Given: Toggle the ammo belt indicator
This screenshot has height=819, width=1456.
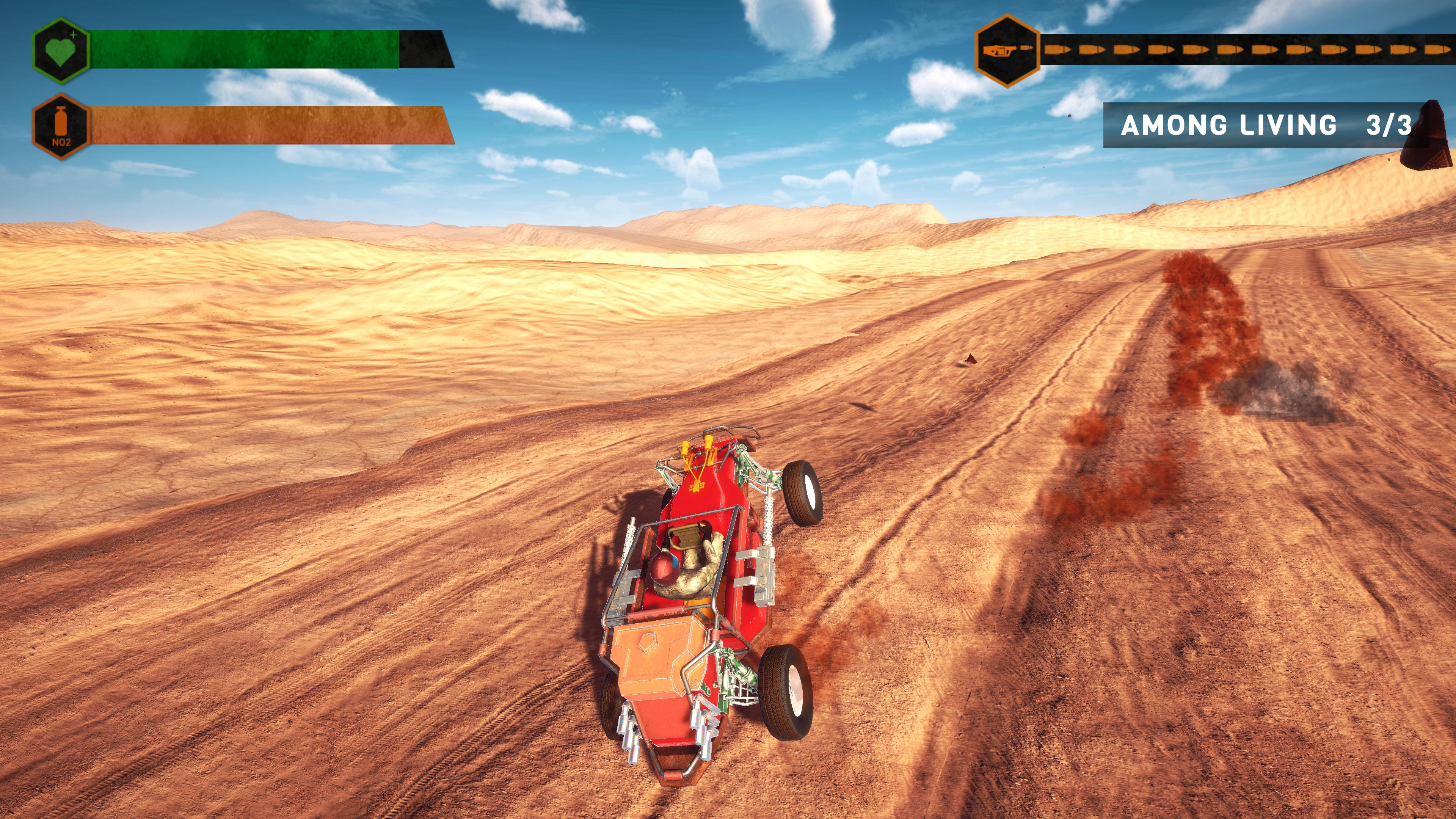Looking at the screenshot, I should (x=1215, y=50).
